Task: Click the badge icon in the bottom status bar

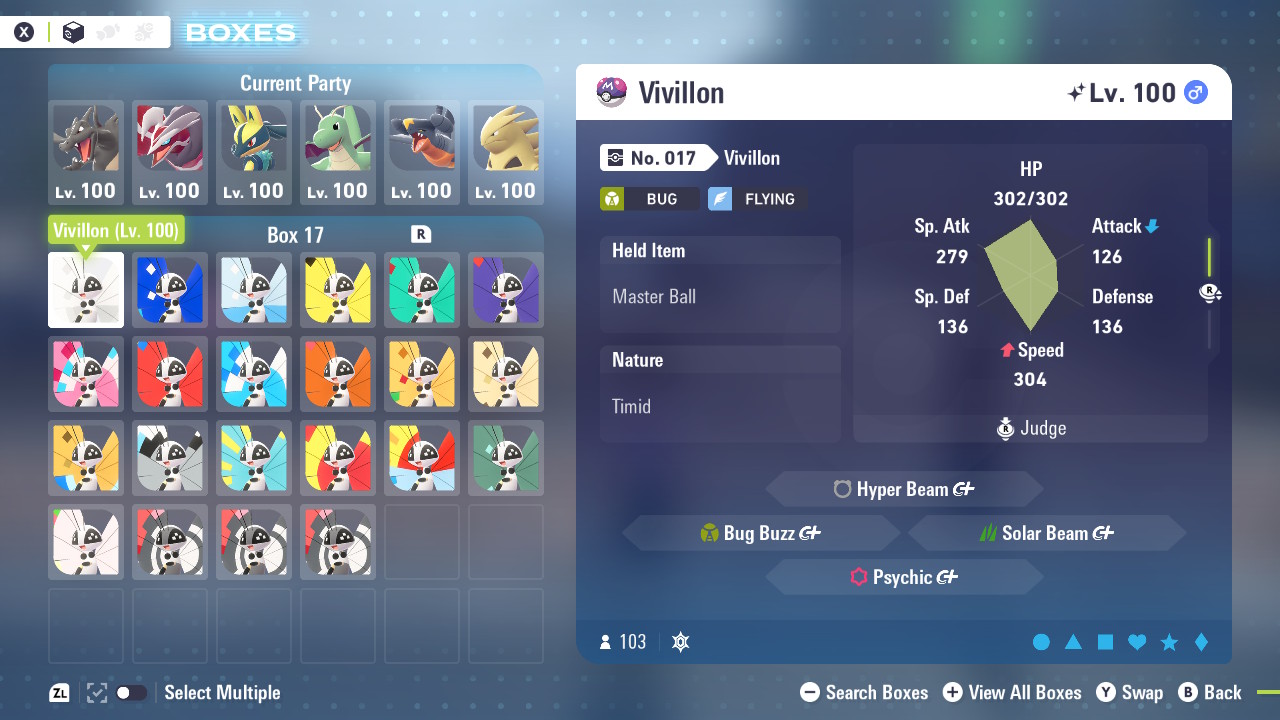Action: tap(680, 642)
